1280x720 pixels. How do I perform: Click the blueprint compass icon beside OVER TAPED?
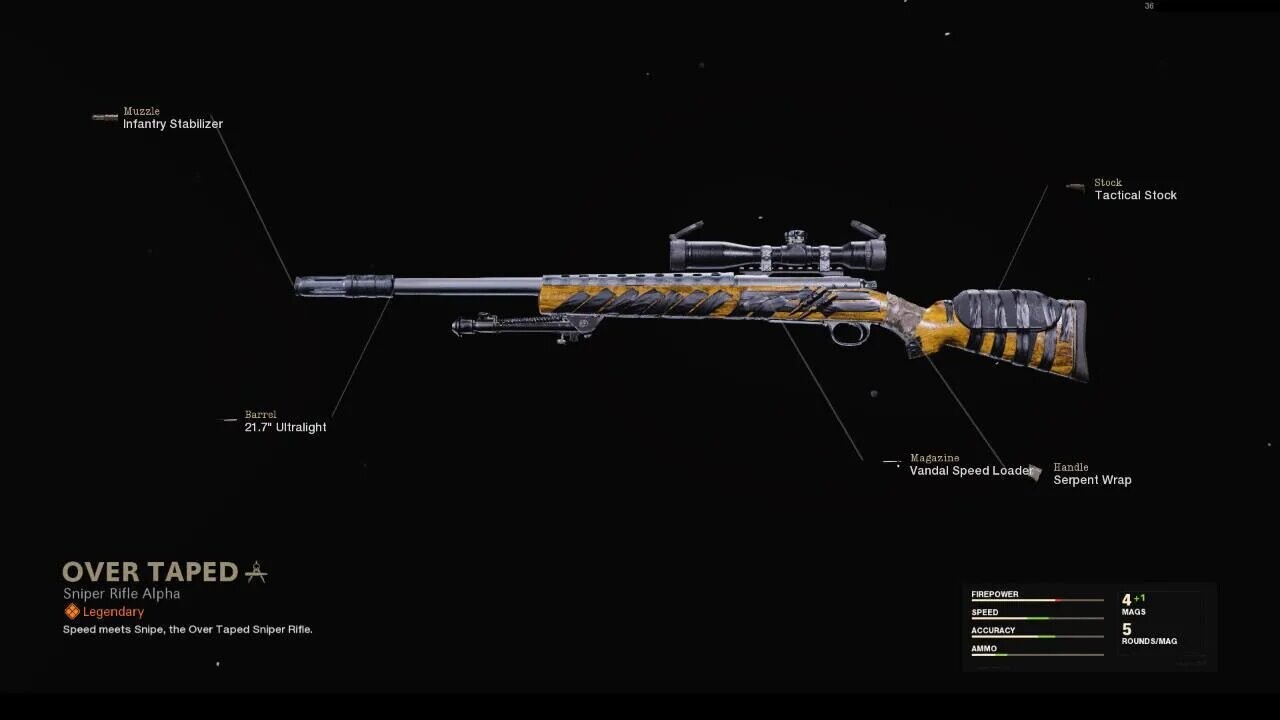(257, 571)
